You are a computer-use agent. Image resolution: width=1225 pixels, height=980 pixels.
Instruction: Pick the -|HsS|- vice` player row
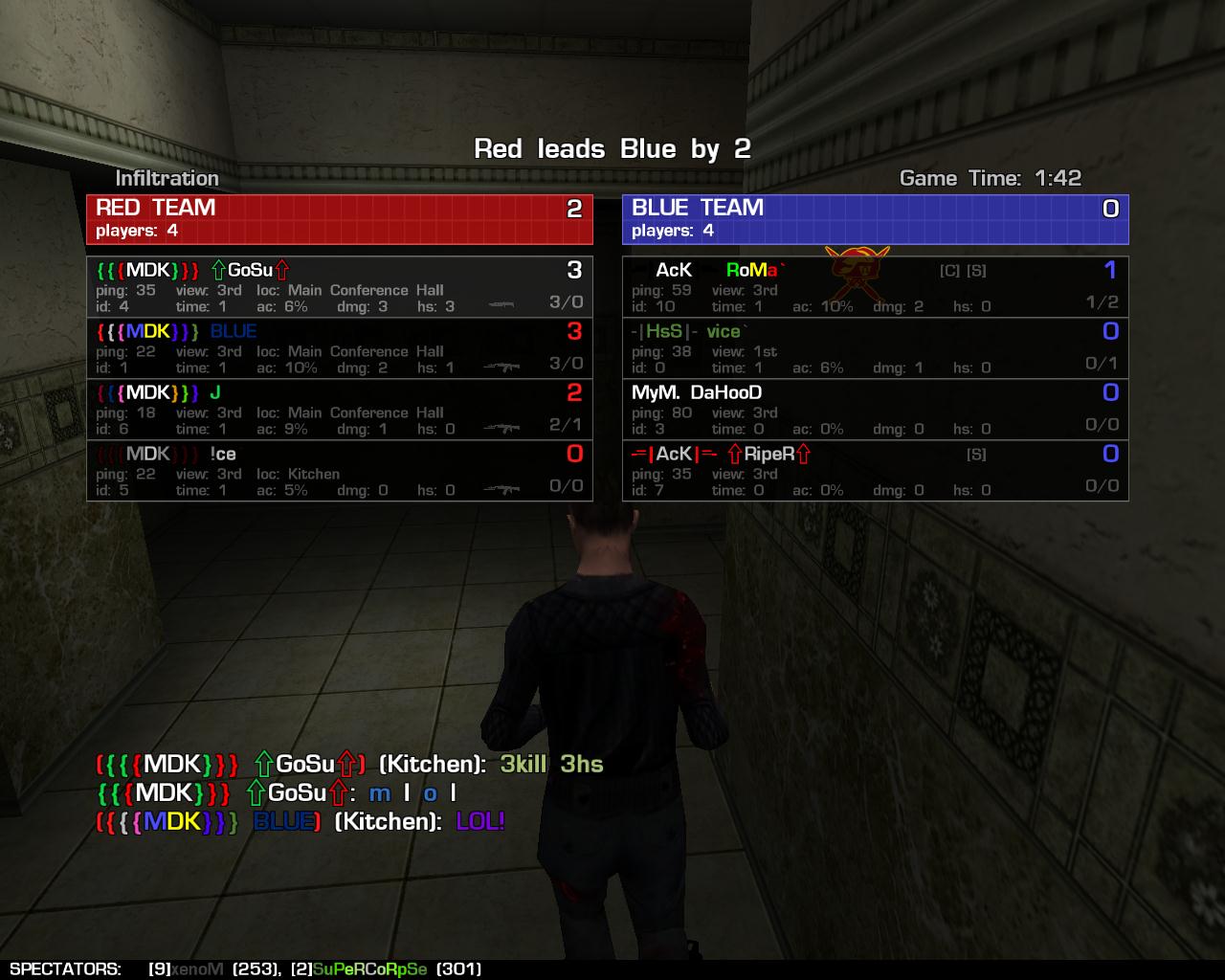coord(875,348)
